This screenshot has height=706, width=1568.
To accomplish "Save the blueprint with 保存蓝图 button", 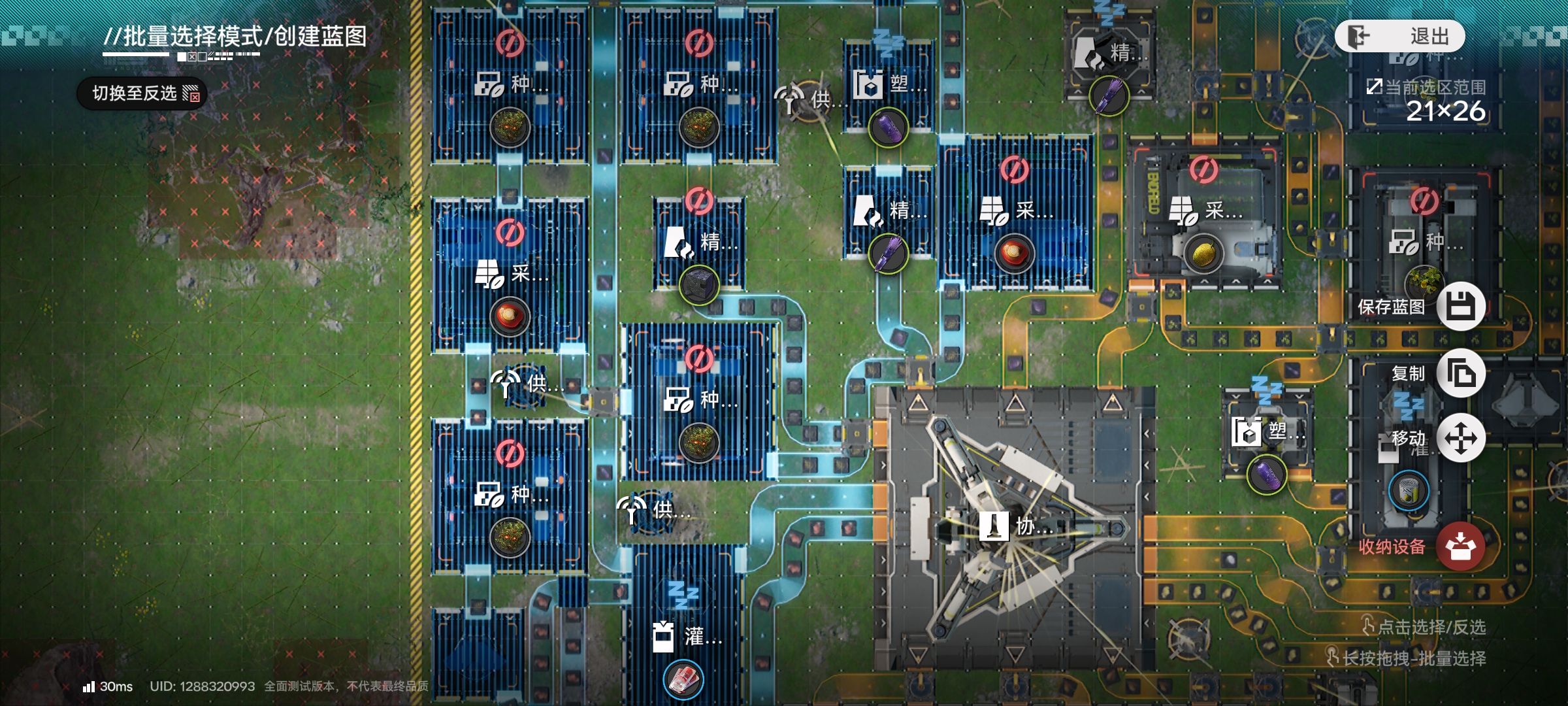I will [1461, 306].
